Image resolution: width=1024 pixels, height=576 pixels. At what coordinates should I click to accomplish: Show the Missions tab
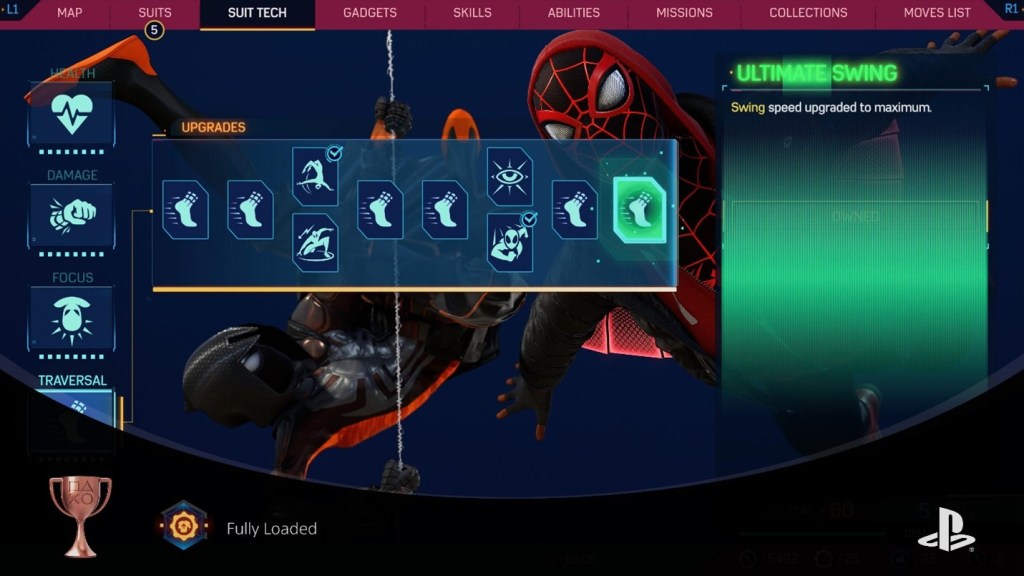pyautogui.click(x=684, y=13)
